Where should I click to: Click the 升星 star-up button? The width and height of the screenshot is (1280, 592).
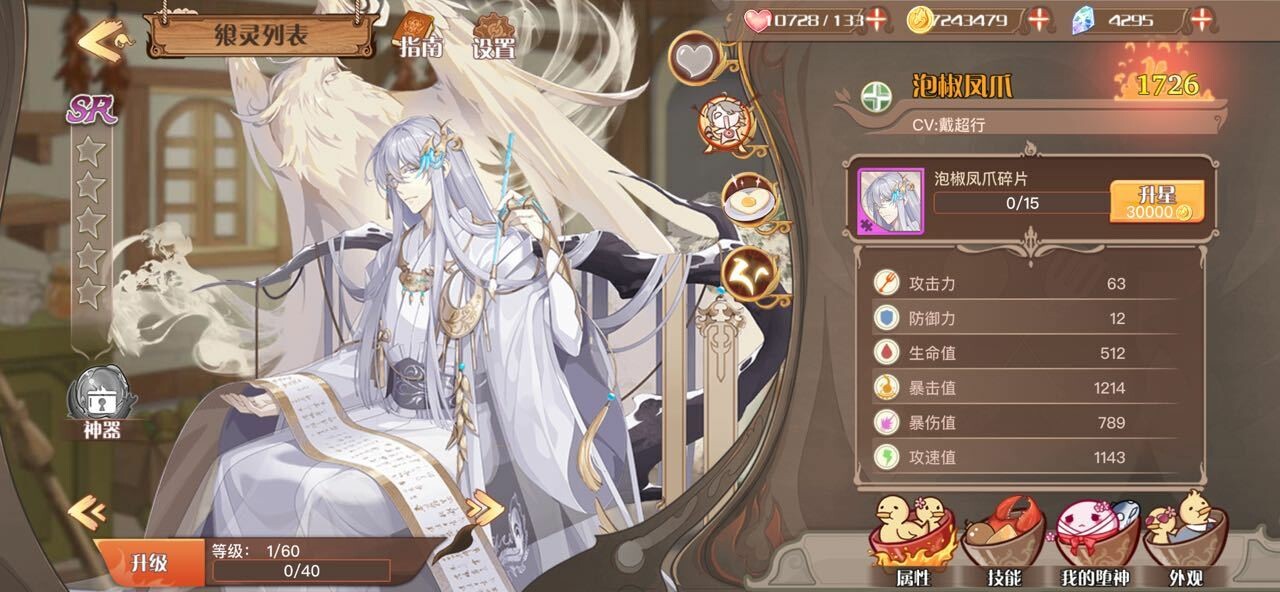[x=1157, y=202]
